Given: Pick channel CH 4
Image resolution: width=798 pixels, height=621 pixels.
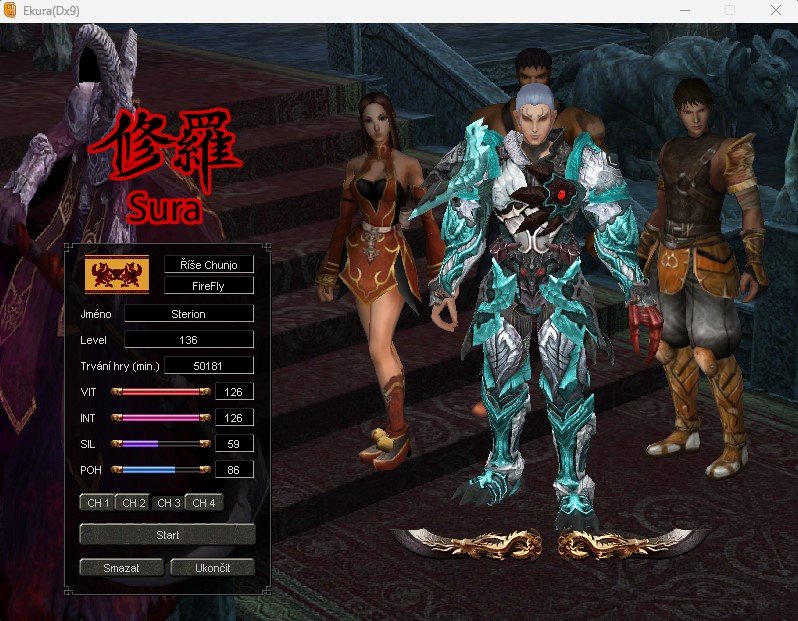Looking at the screenshot, I should click(x=204, y=503).
